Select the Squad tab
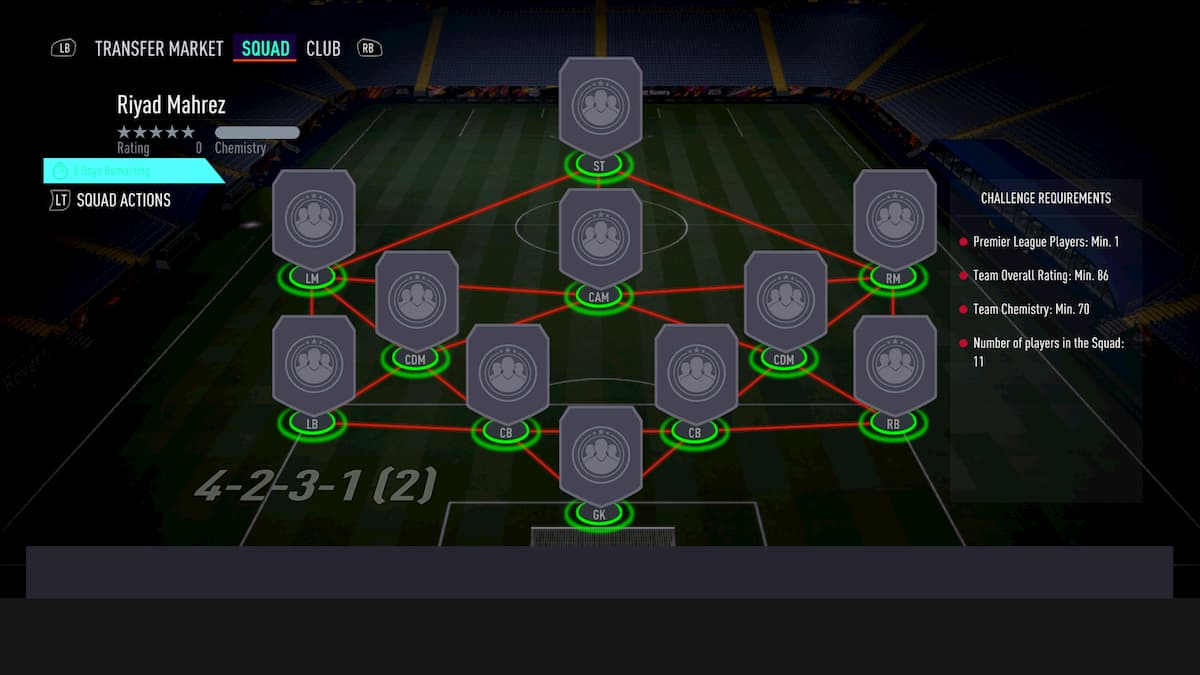The height and width of the screenshot is (675, 1200). 265,49
